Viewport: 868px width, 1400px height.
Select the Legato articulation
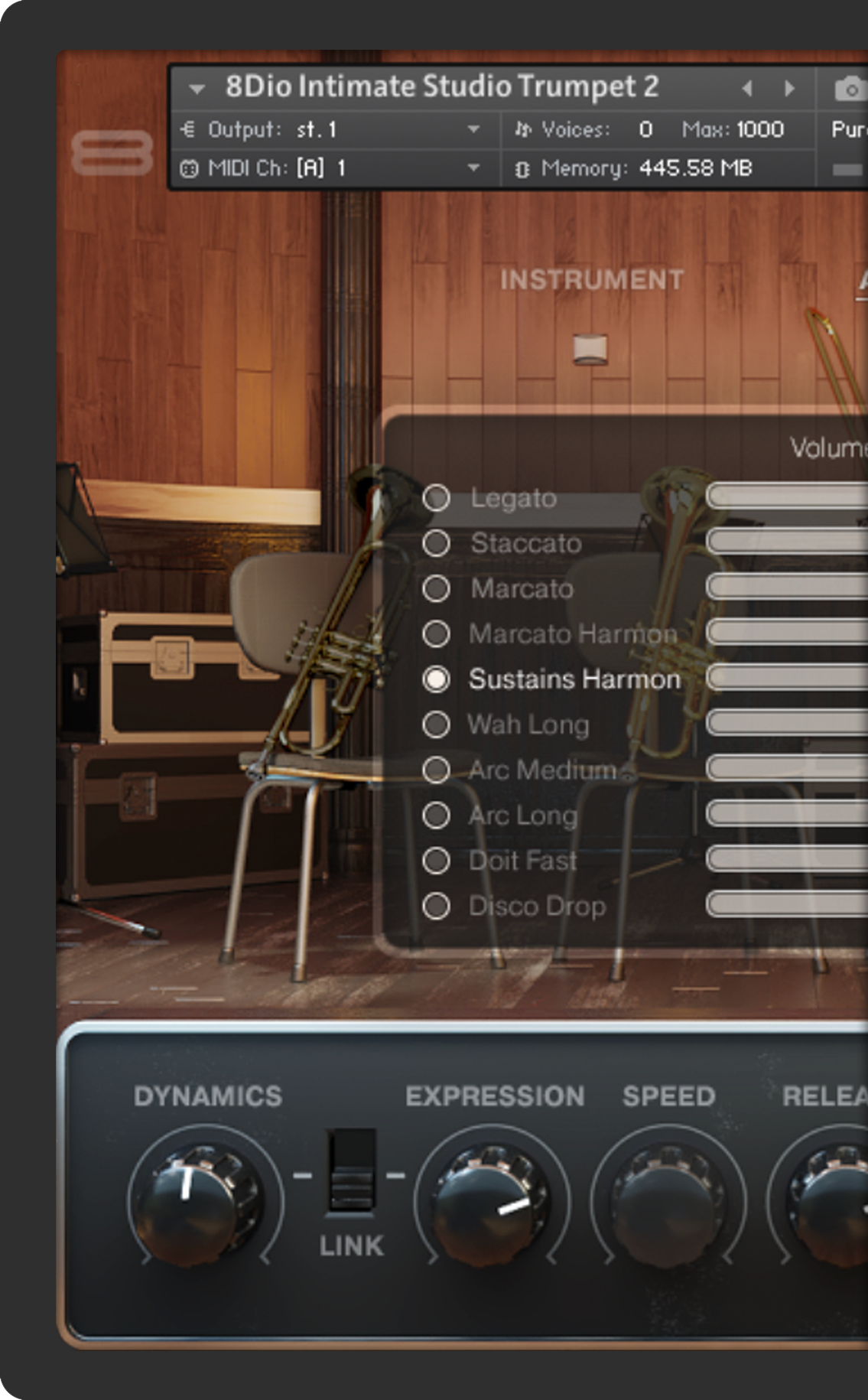click(x=436, y=498)
